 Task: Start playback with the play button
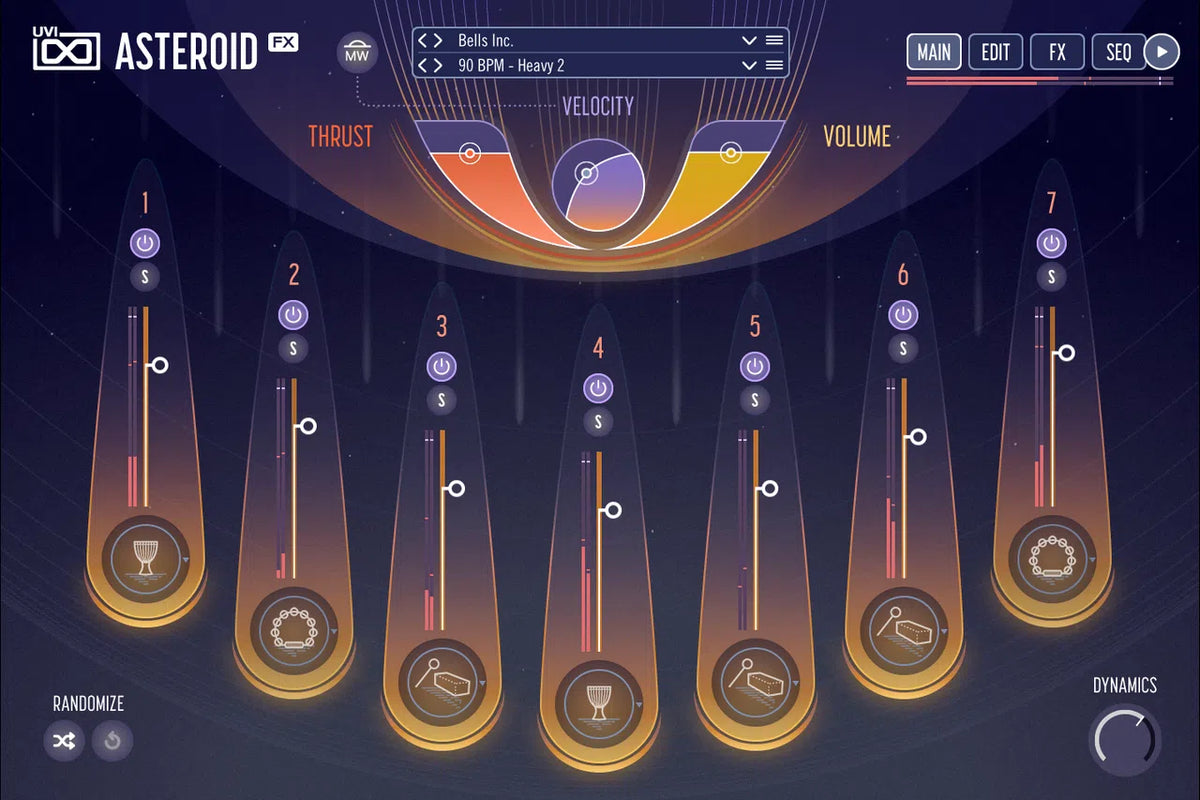1161,52
